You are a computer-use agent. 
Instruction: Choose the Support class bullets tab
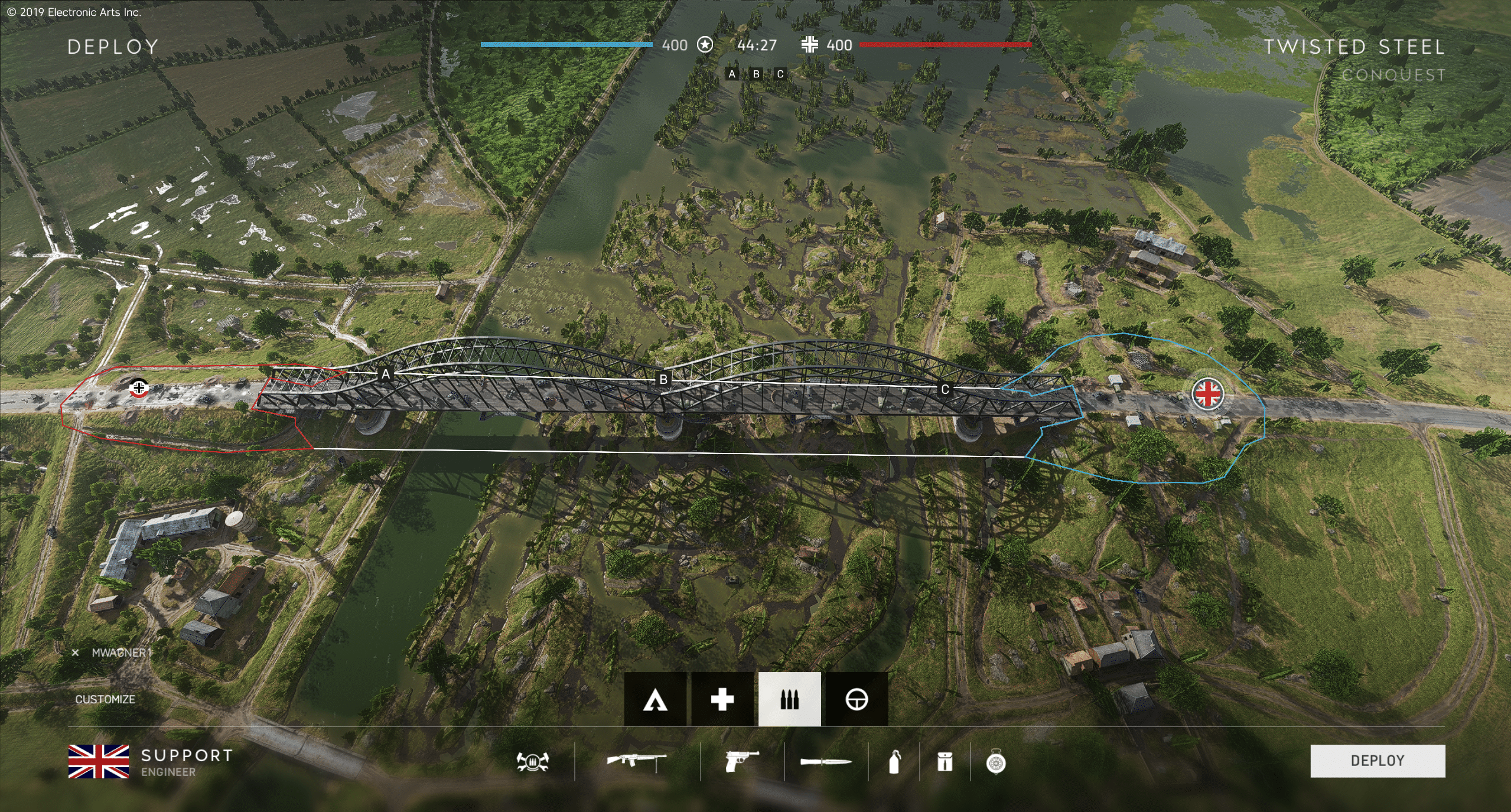789,699
